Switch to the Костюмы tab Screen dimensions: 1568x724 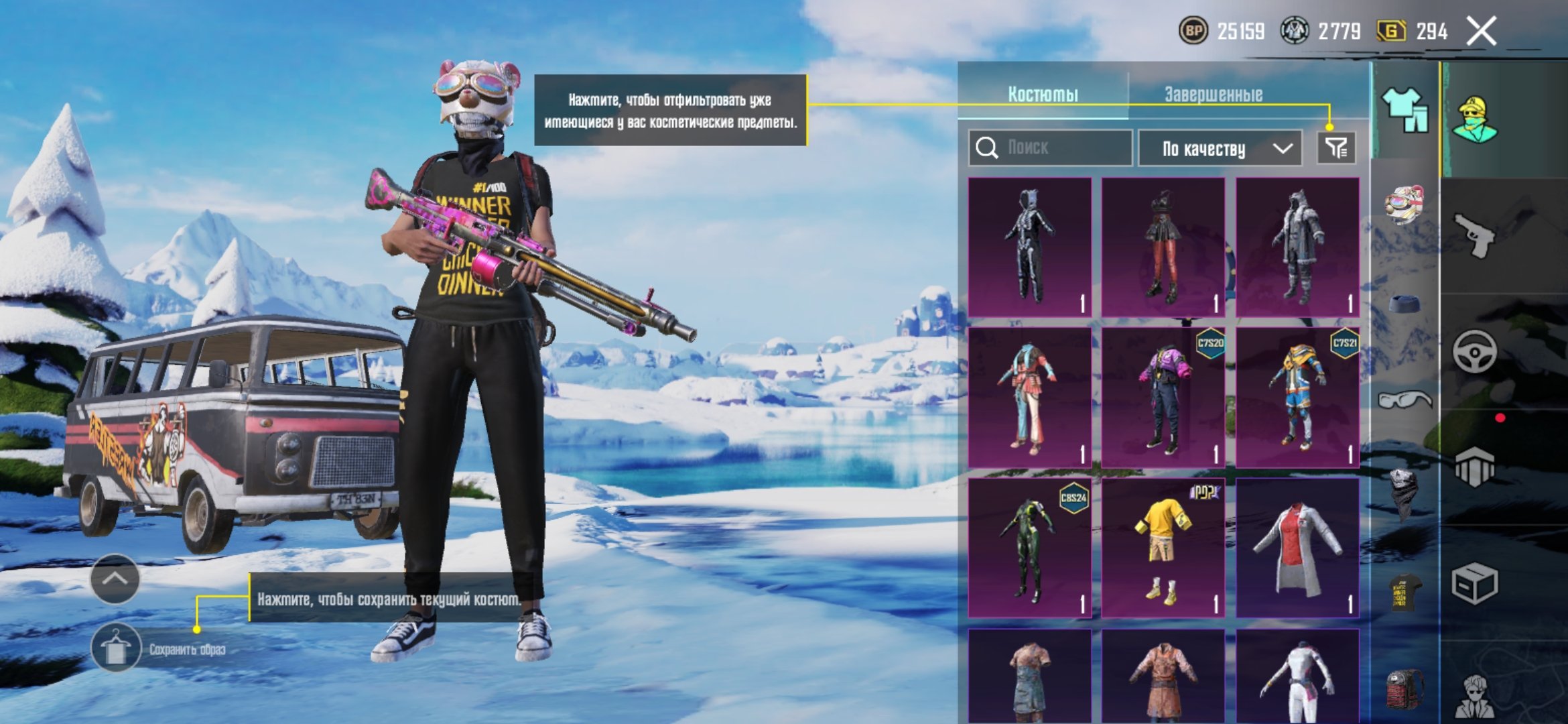coord(1043,95)
